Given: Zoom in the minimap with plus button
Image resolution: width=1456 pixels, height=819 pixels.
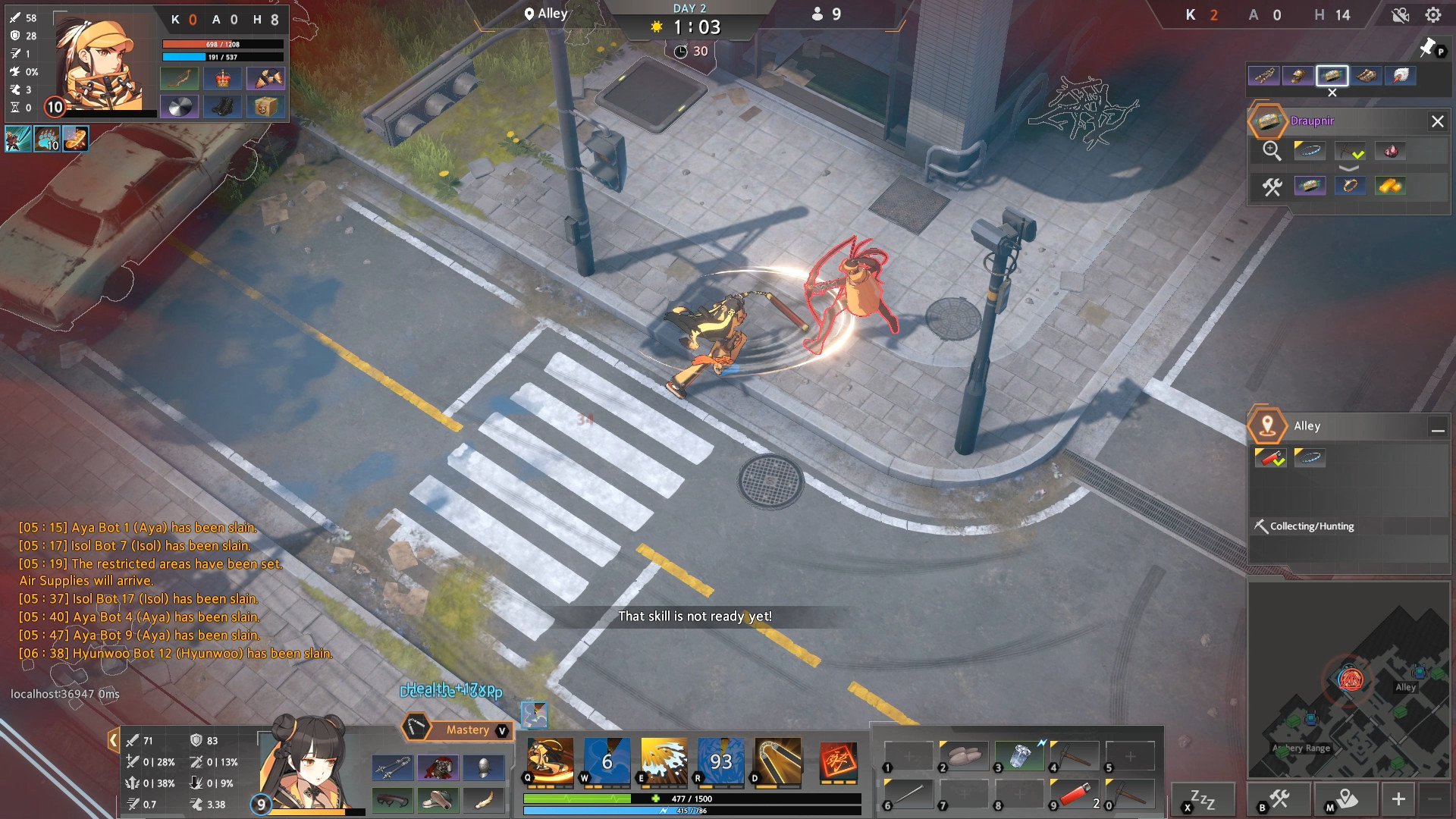Looking at the screenshot, I should 1398,799.
